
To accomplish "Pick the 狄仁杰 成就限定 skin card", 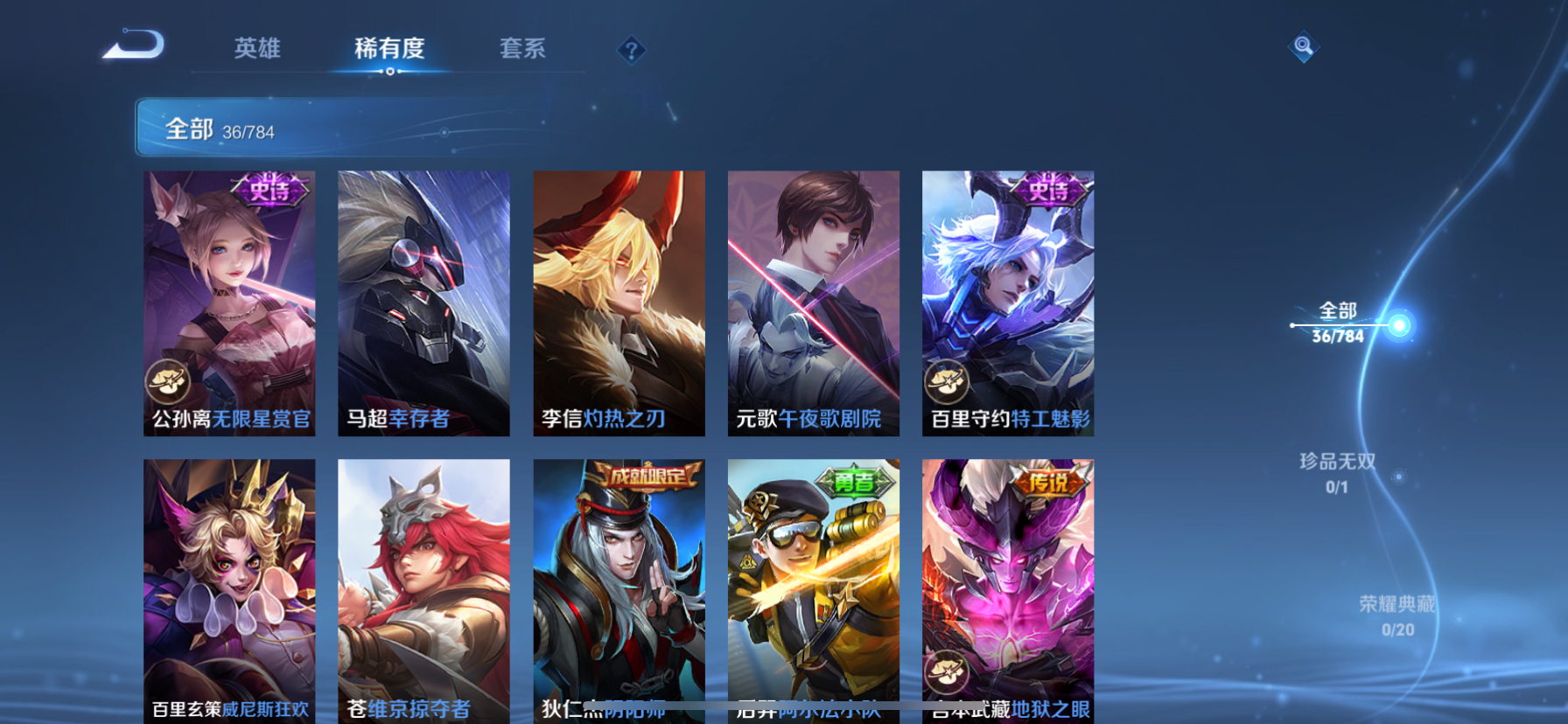I will point(619,590).
